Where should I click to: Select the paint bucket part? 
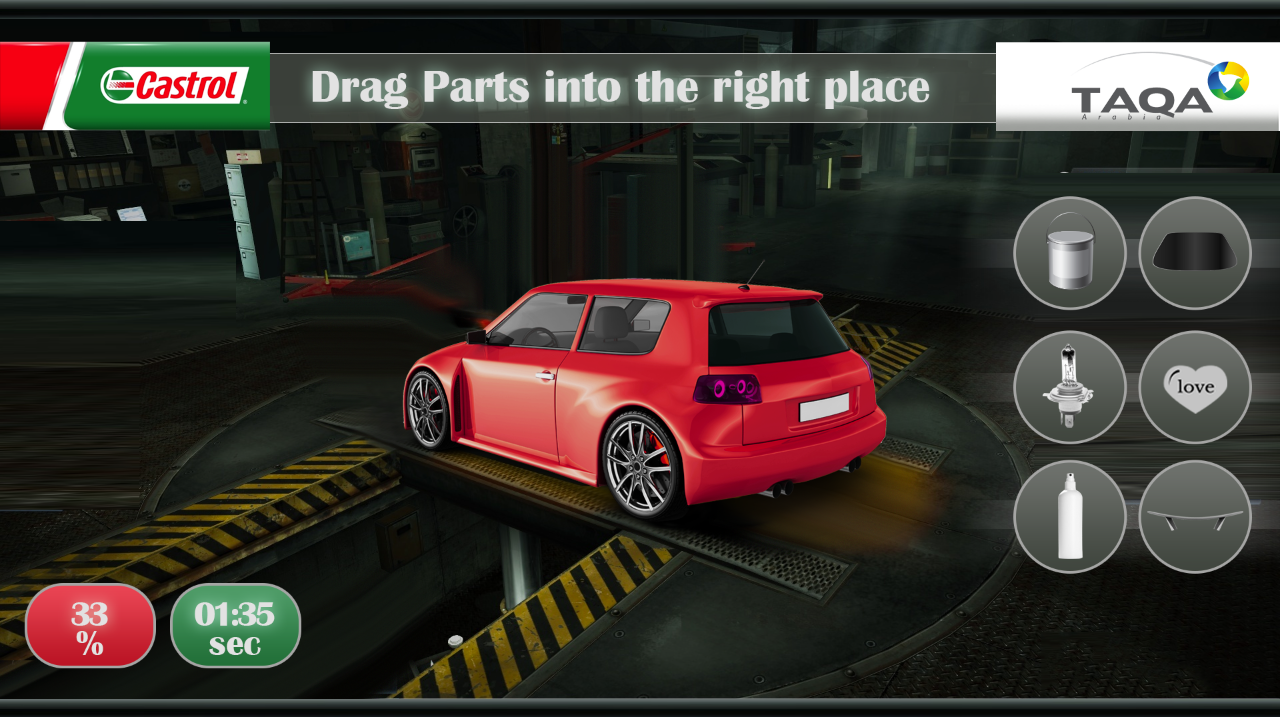(1069, 253)
